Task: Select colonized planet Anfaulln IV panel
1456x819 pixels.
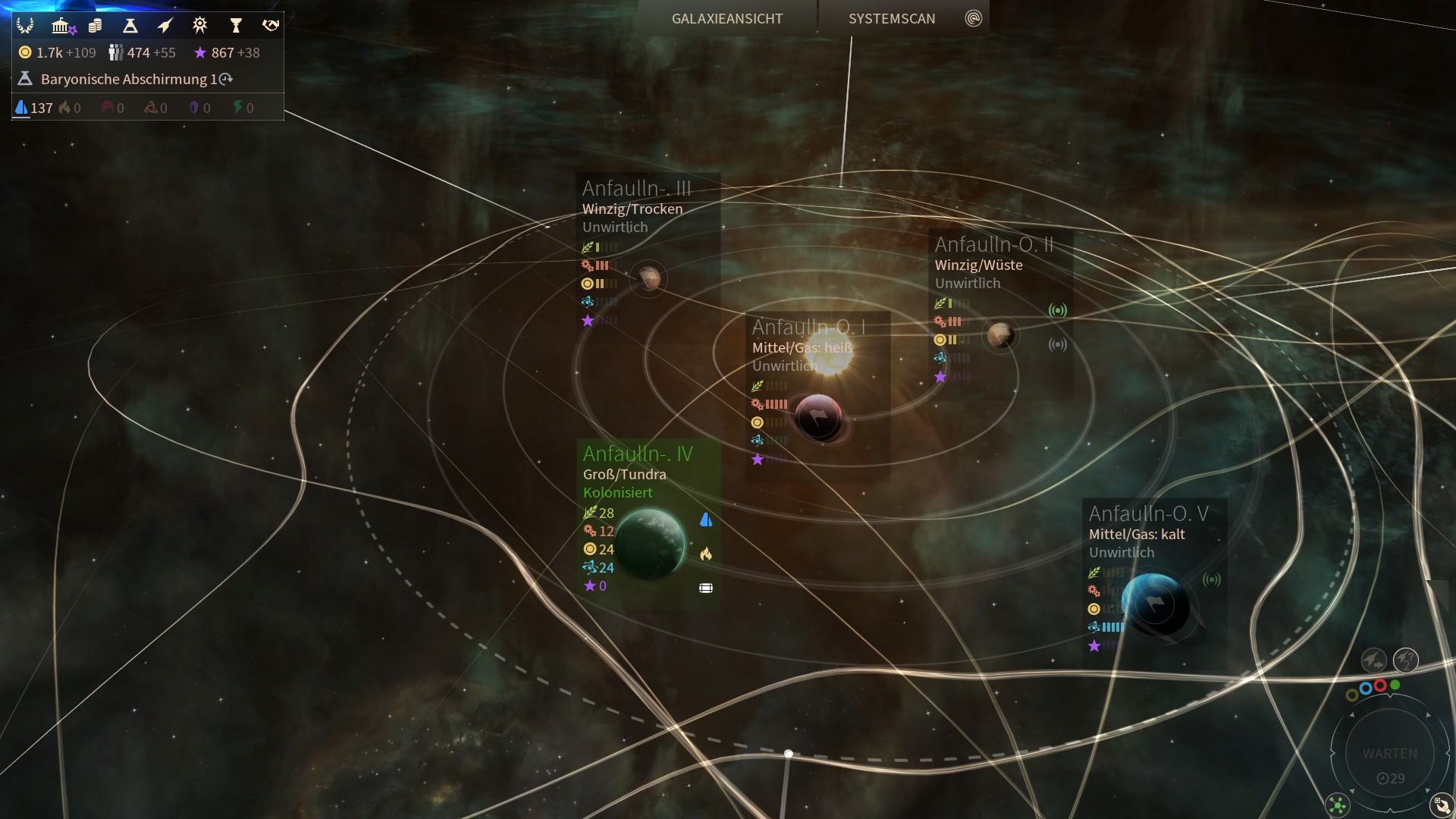Action: point(648,523)
